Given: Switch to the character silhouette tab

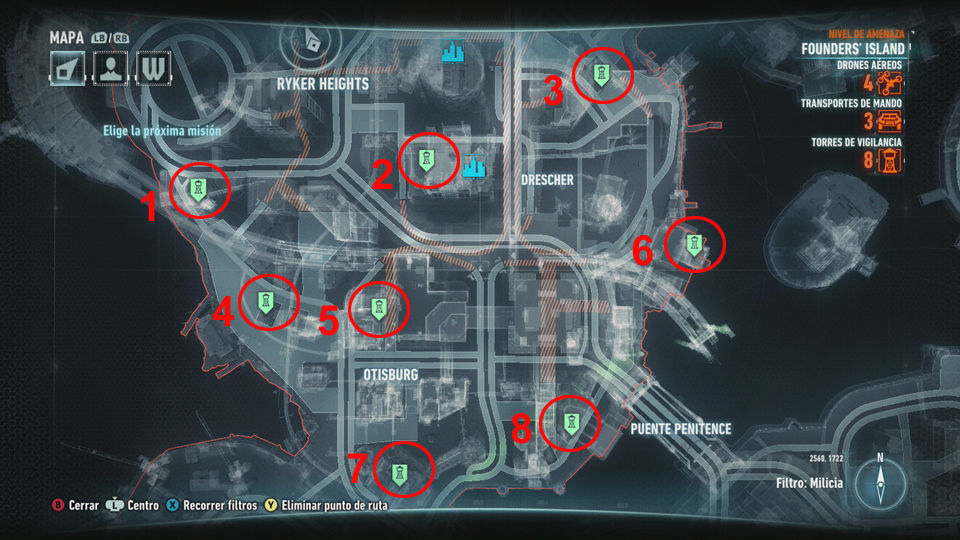Looking at the screenshot, I should [110, 69].
